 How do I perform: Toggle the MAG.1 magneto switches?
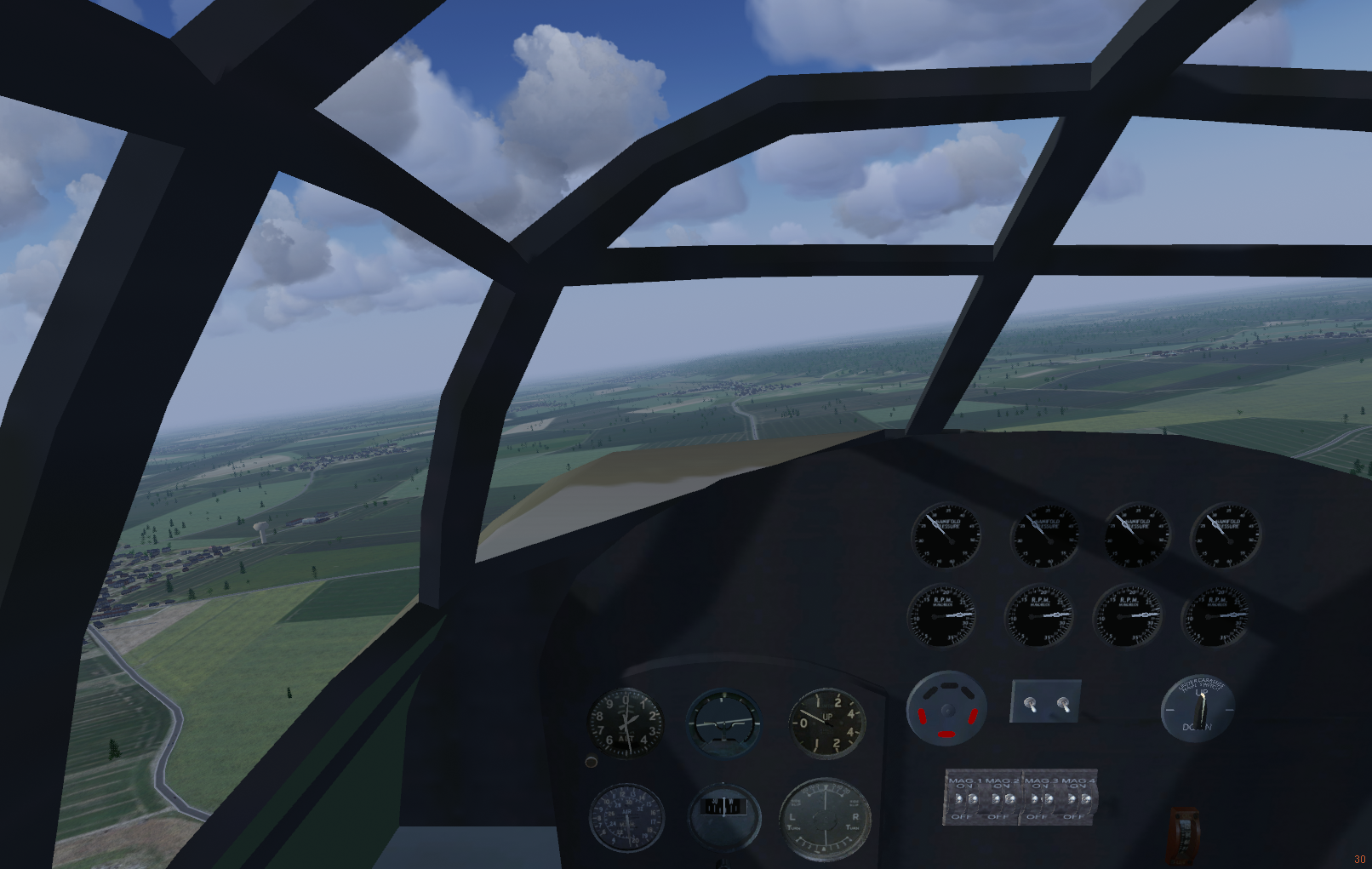click(966, 799)
